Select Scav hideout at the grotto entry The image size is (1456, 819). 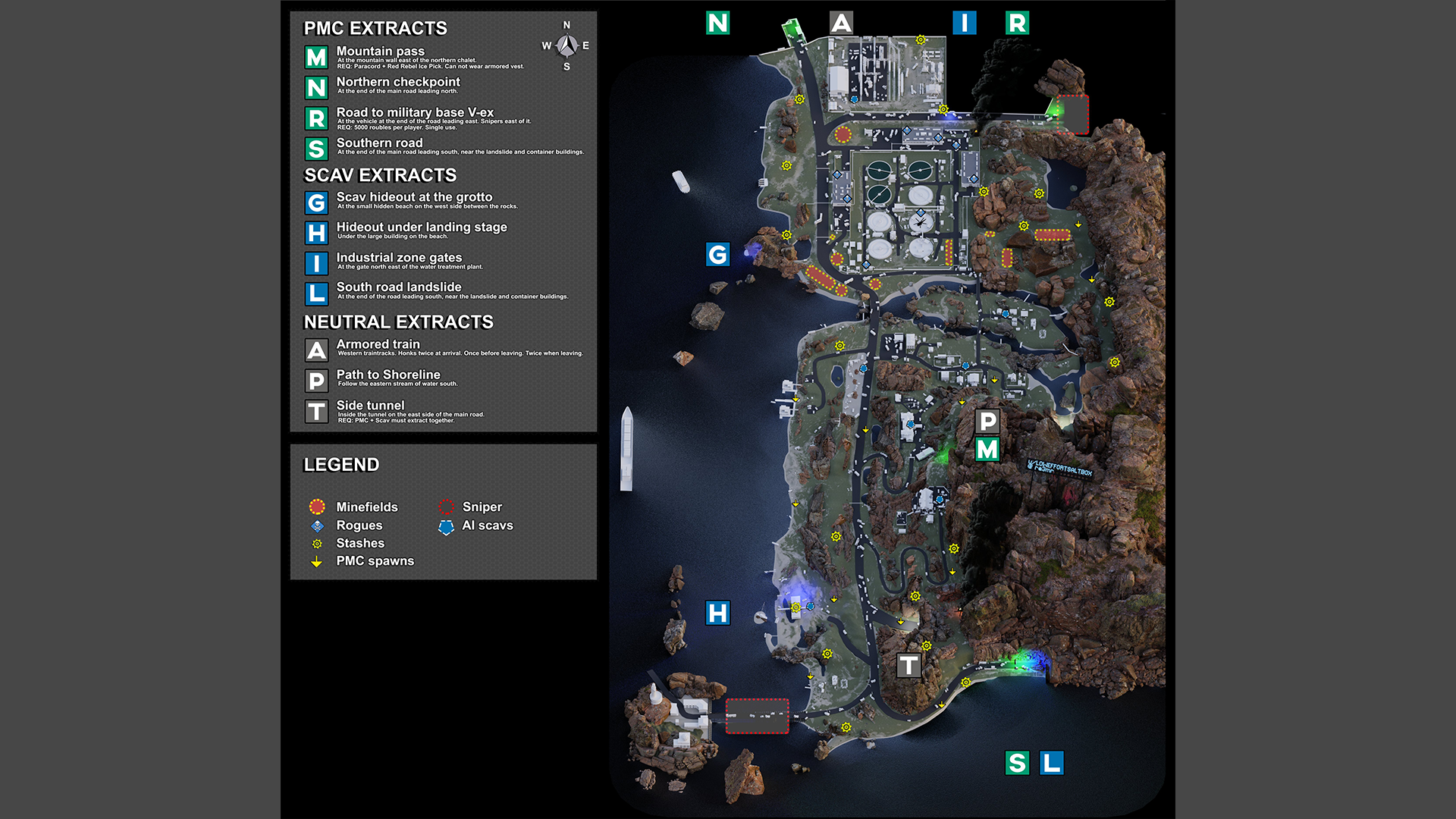pos(414,197)
